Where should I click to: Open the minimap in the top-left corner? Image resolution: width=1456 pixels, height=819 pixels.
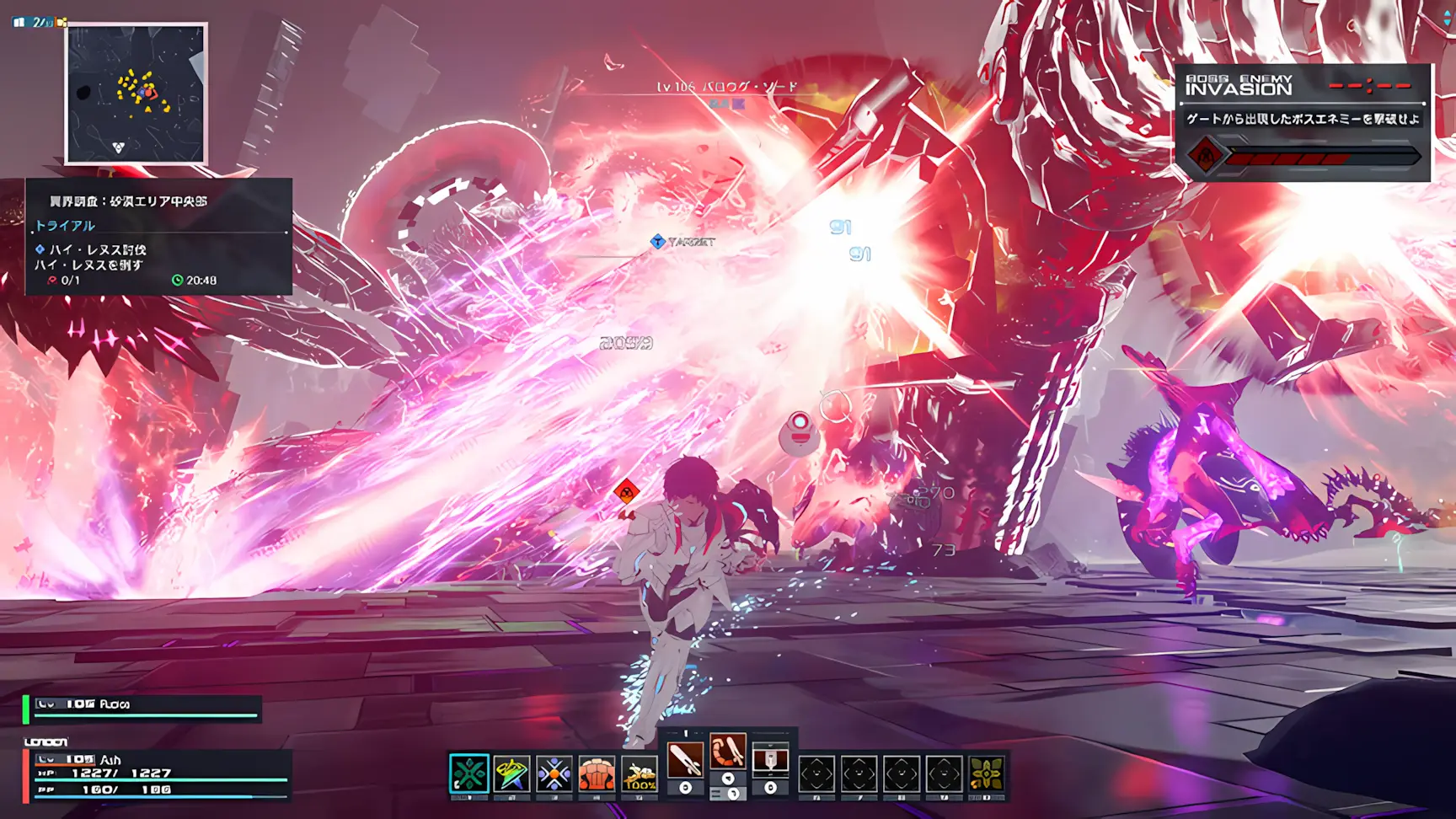coord(136,94)
